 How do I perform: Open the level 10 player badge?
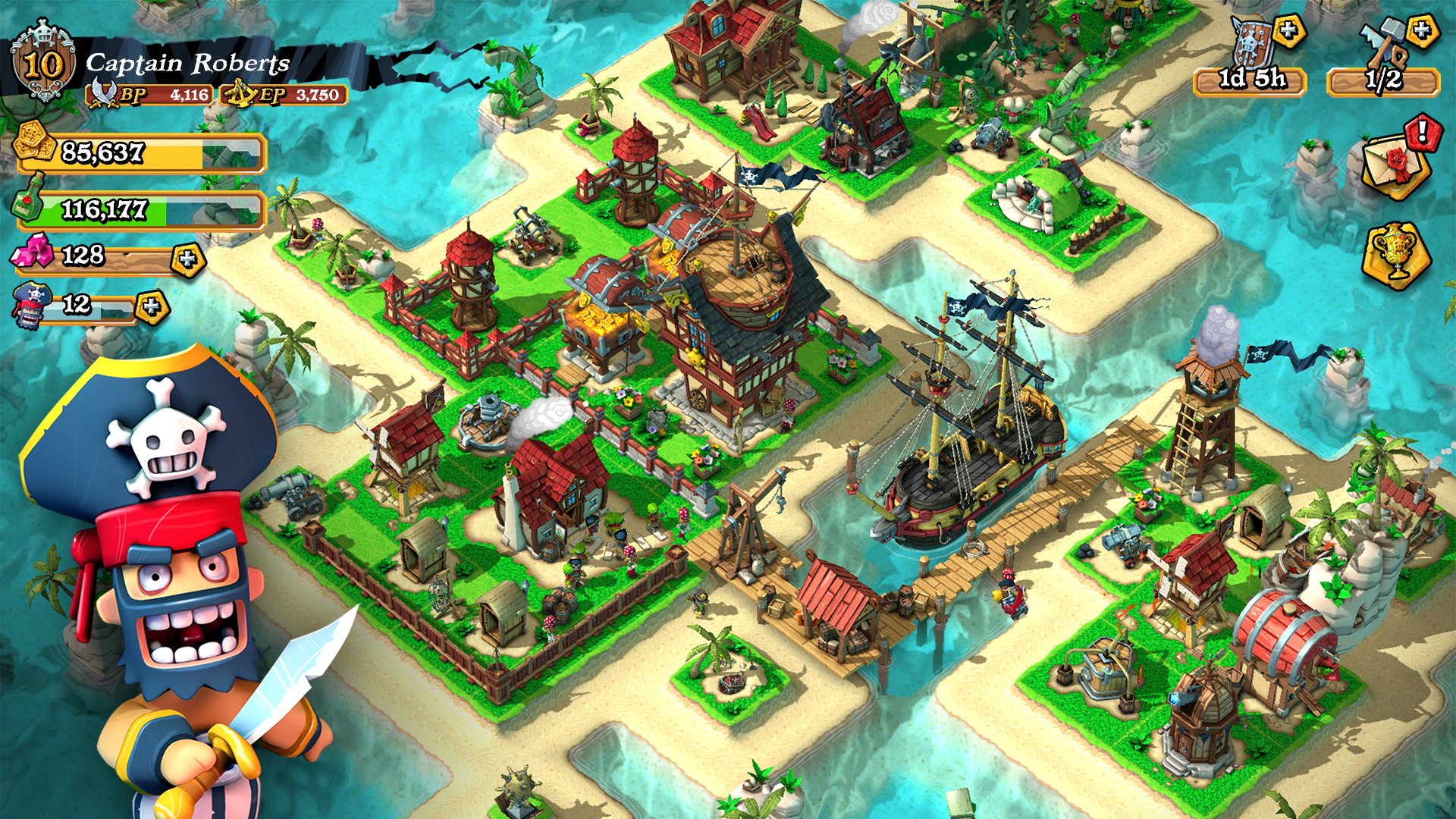pos(42,64)
